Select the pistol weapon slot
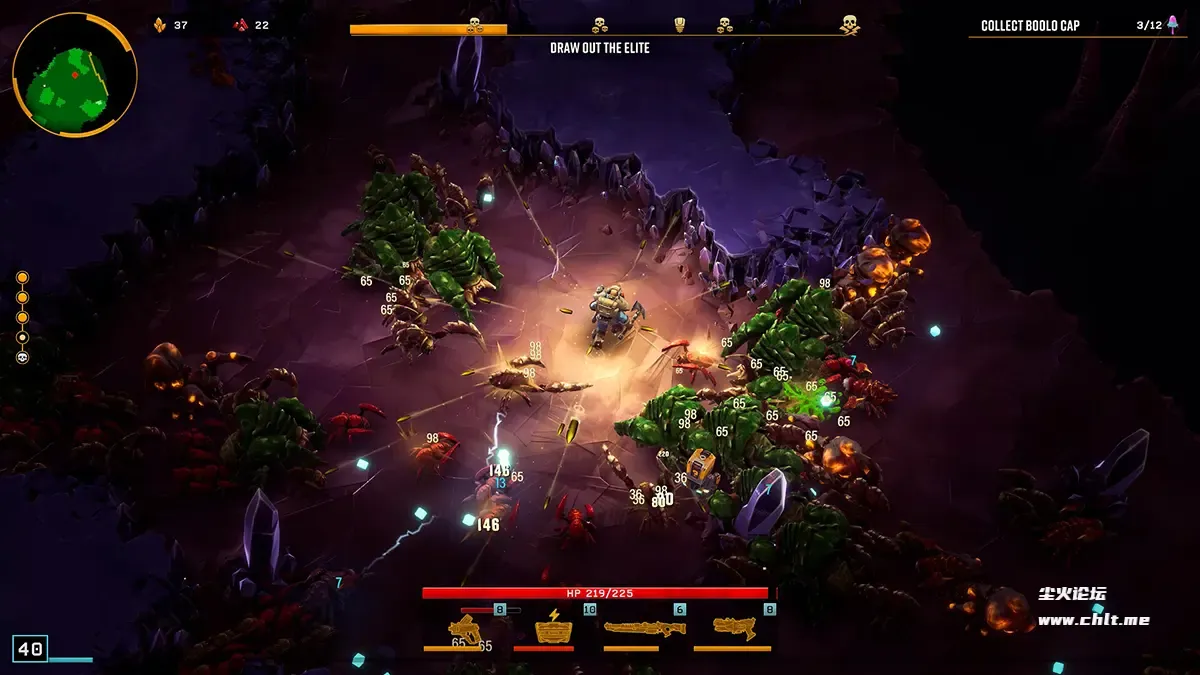Viewport: 1200px width, 675px height. point(465,629)
